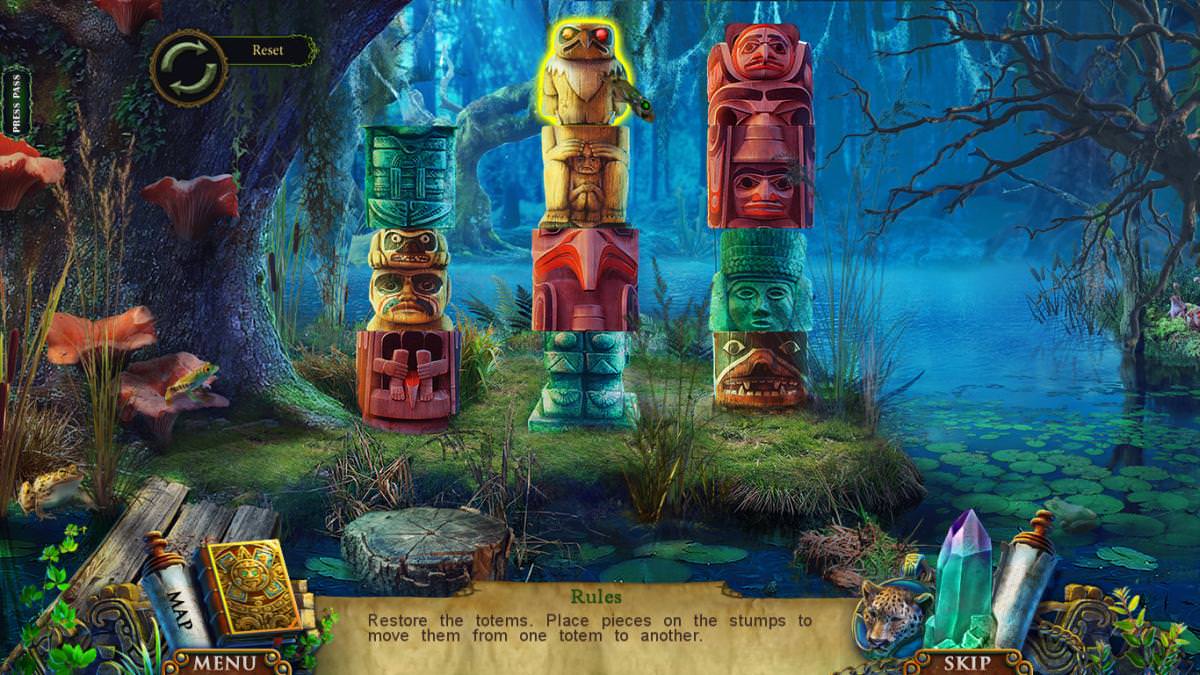Open the Press Pass tab
This screenshot has height=675, width=1200.
click(x=15, y=101)
